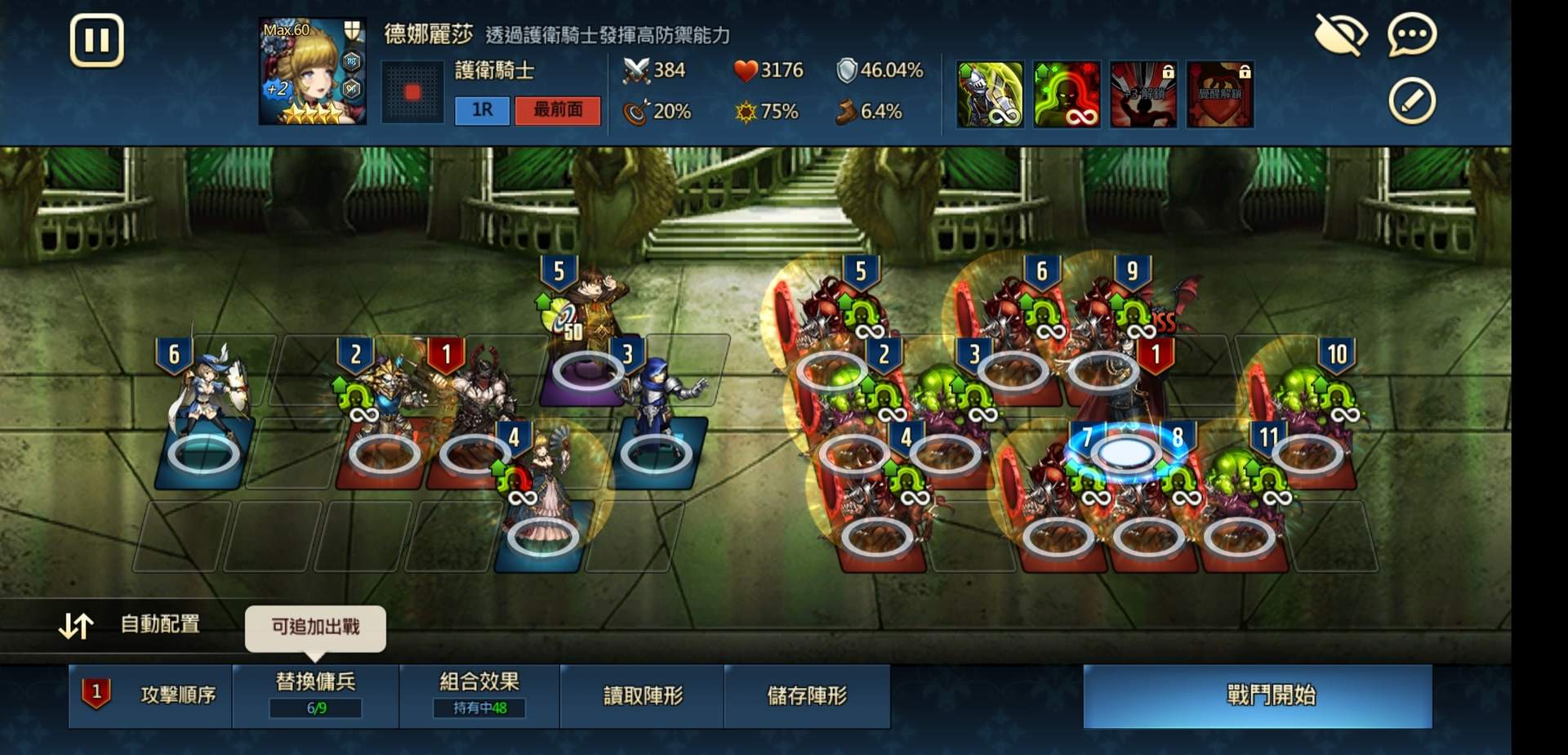Click the 1R round indicator
Viewport: 1568px width, 755px height.
click(482, 110)
